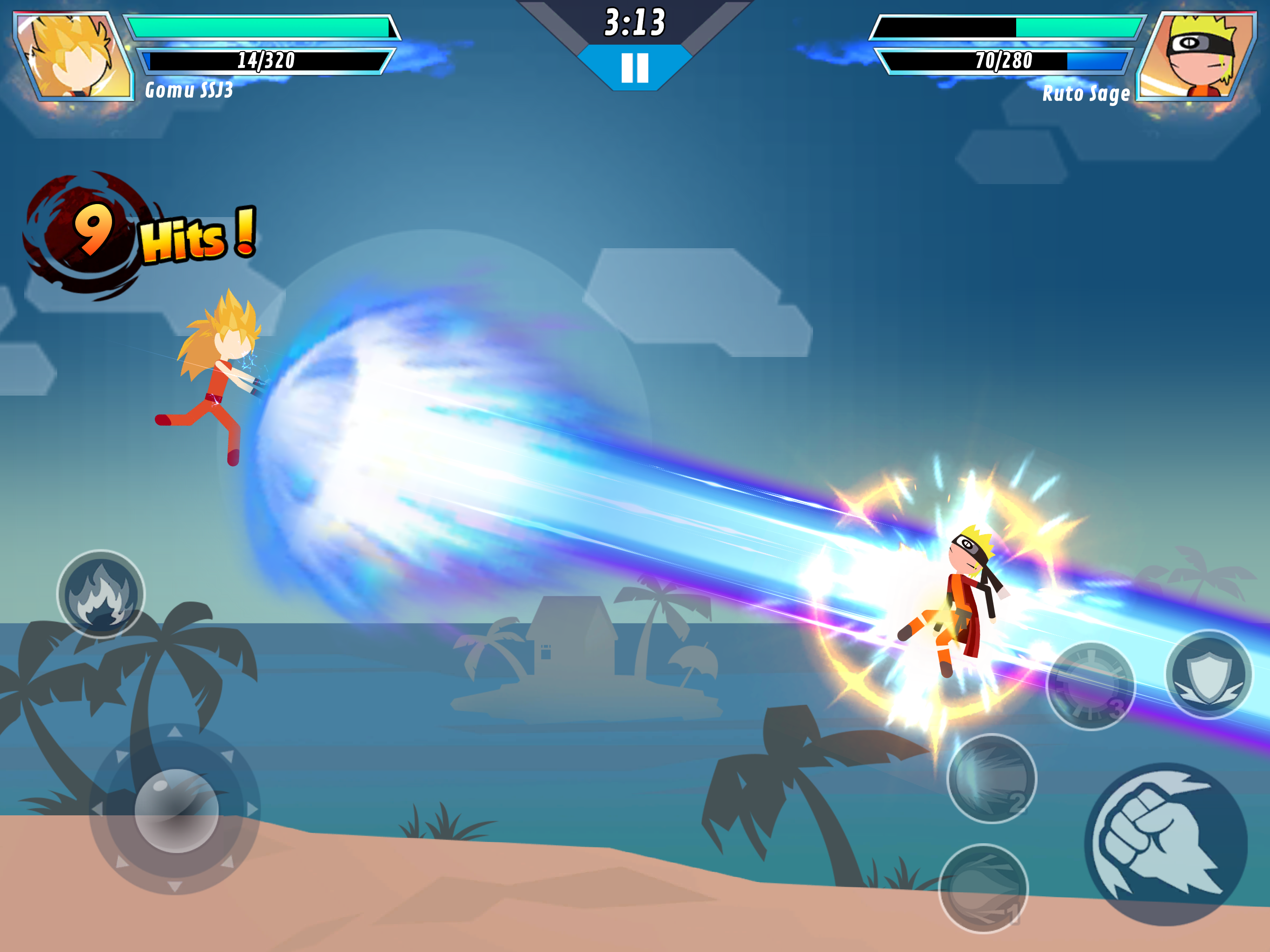
Task: Touch the virtual joystick knob
Action: [176, 810]
